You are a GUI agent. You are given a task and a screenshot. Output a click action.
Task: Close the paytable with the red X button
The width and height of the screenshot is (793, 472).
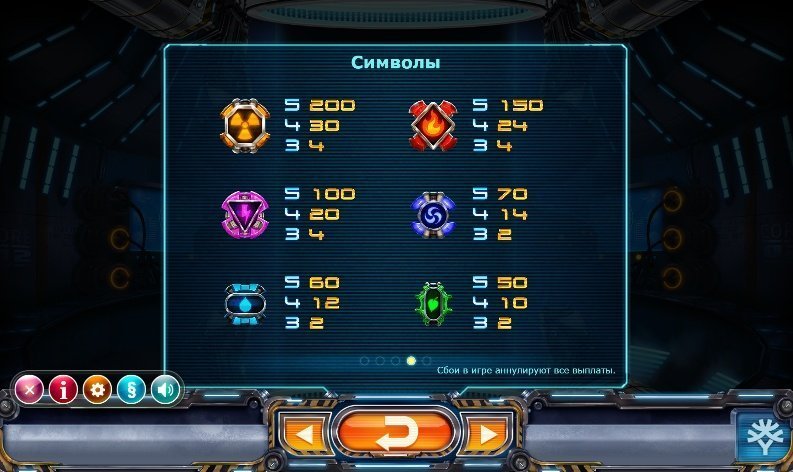pyautogui.click(x=29, y=389)
